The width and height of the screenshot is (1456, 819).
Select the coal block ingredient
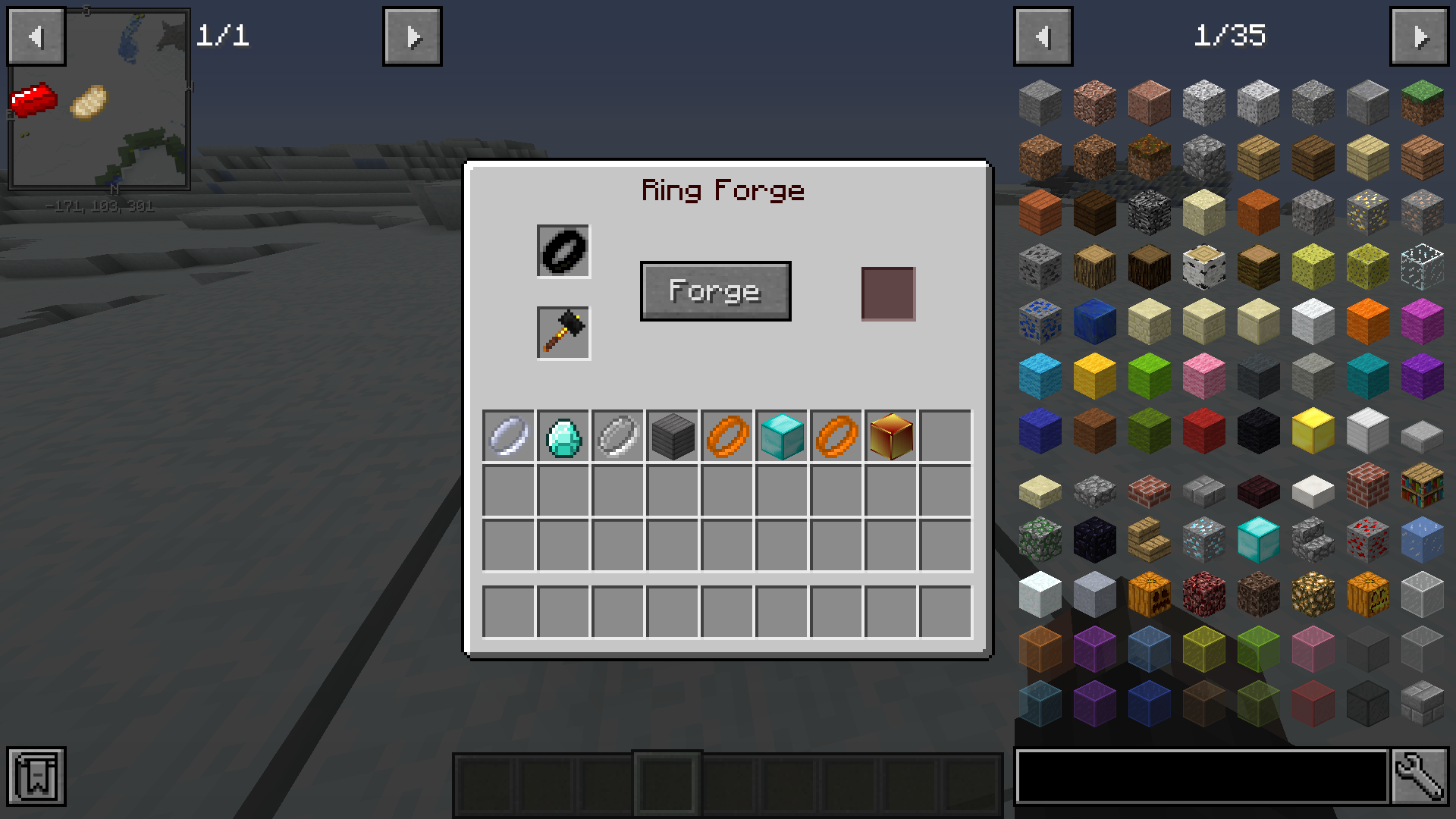click(x=672, y=434)
